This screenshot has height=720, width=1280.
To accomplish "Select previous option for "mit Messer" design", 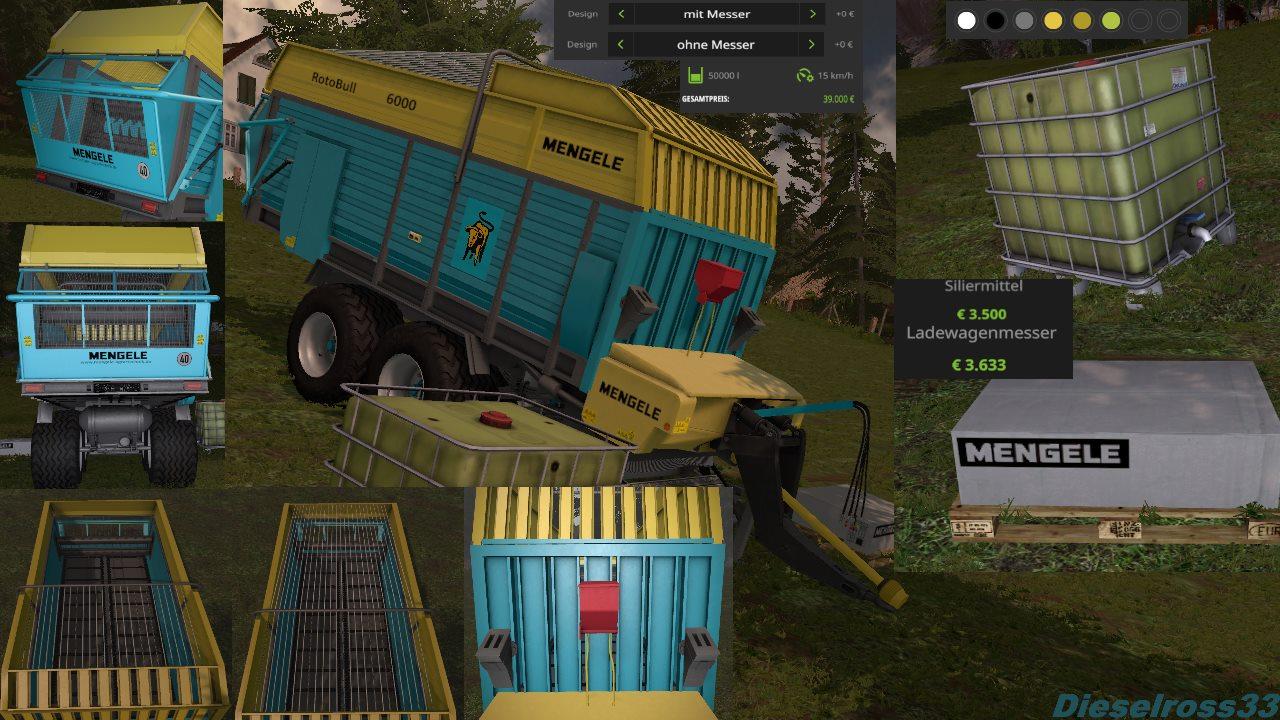I will 621,14.
